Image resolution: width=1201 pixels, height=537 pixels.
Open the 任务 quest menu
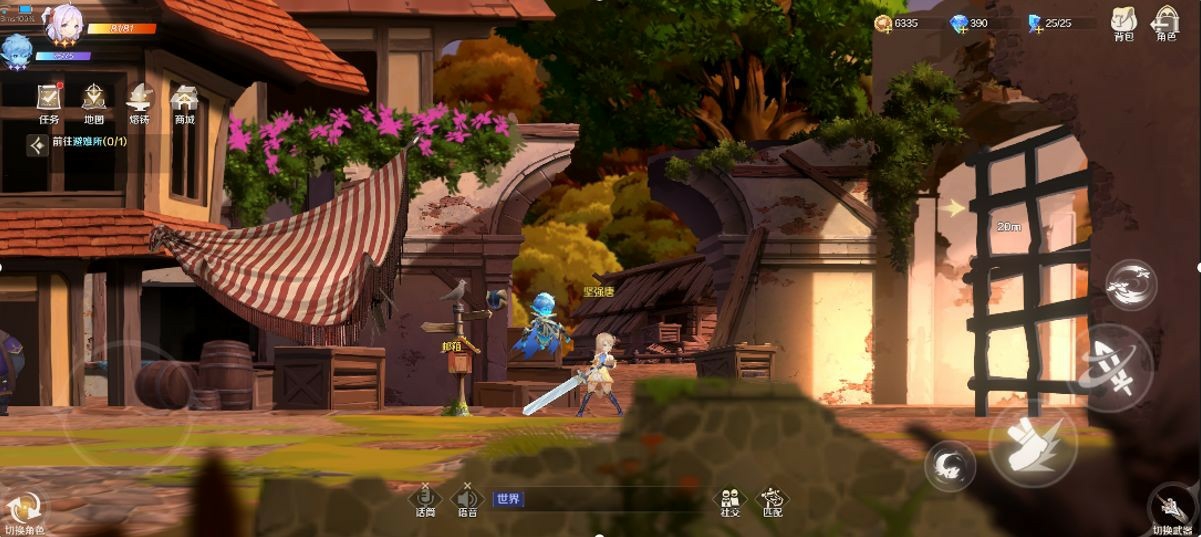click(x=48, y=101)
